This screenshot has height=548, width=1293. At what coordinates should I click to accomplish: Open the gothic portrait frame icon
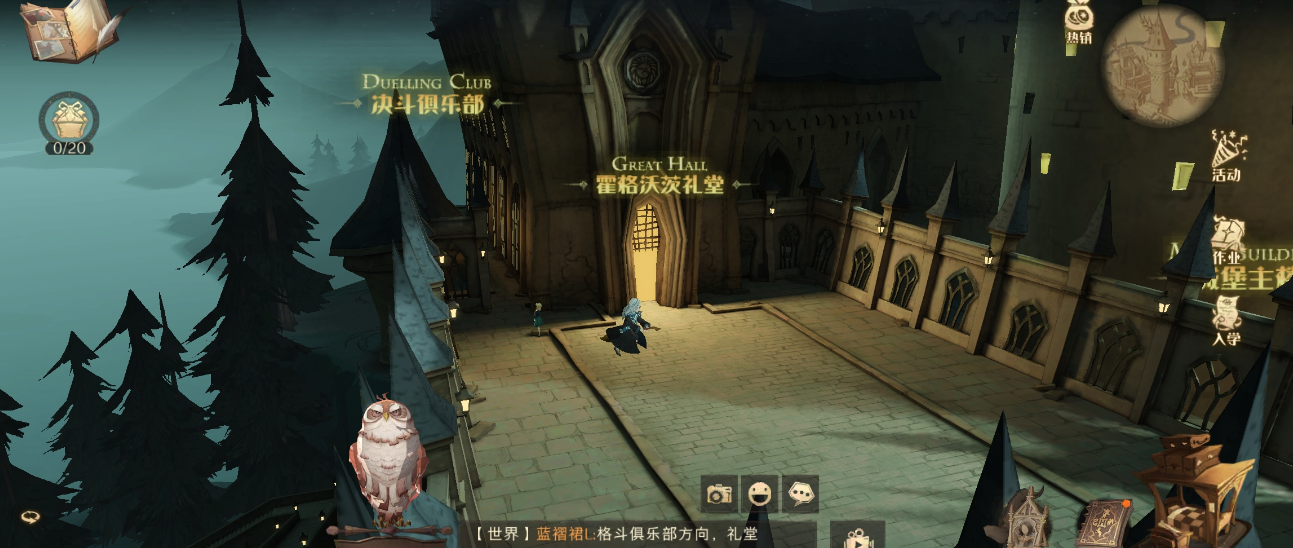1026,516
